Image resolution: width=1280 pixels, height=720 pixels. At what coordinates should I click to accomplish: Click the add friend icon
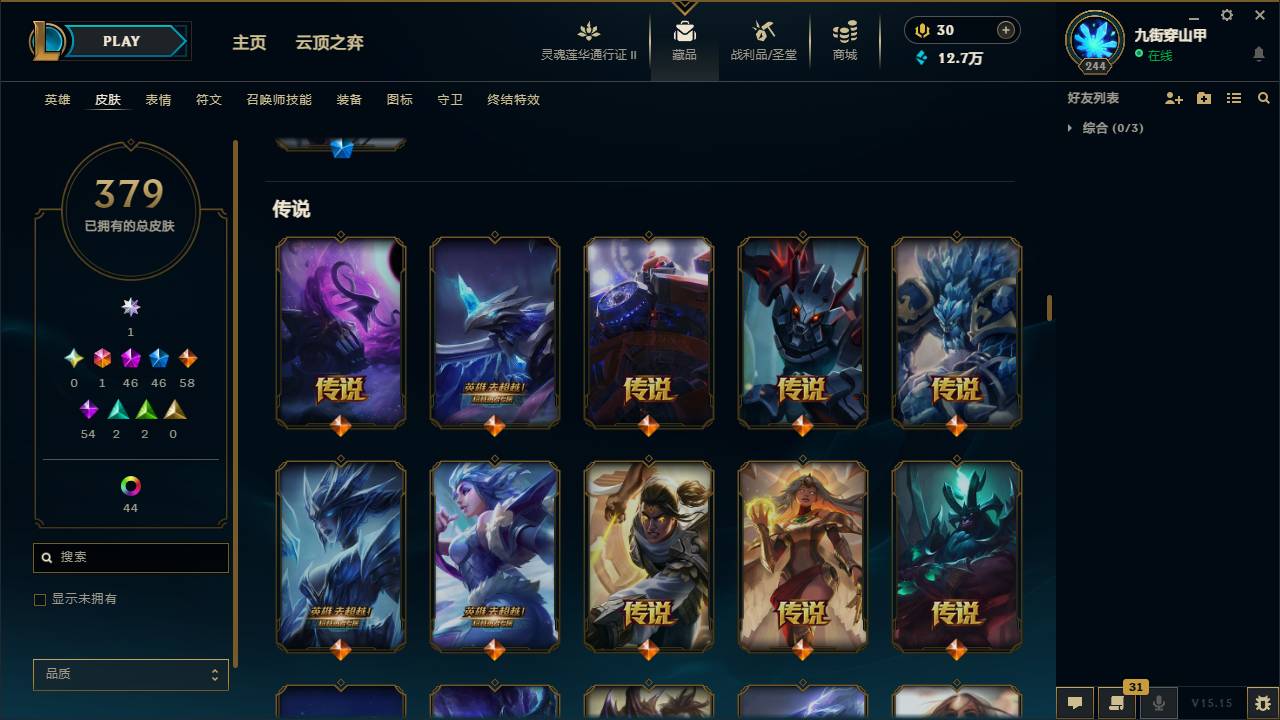pos(1172,98)
